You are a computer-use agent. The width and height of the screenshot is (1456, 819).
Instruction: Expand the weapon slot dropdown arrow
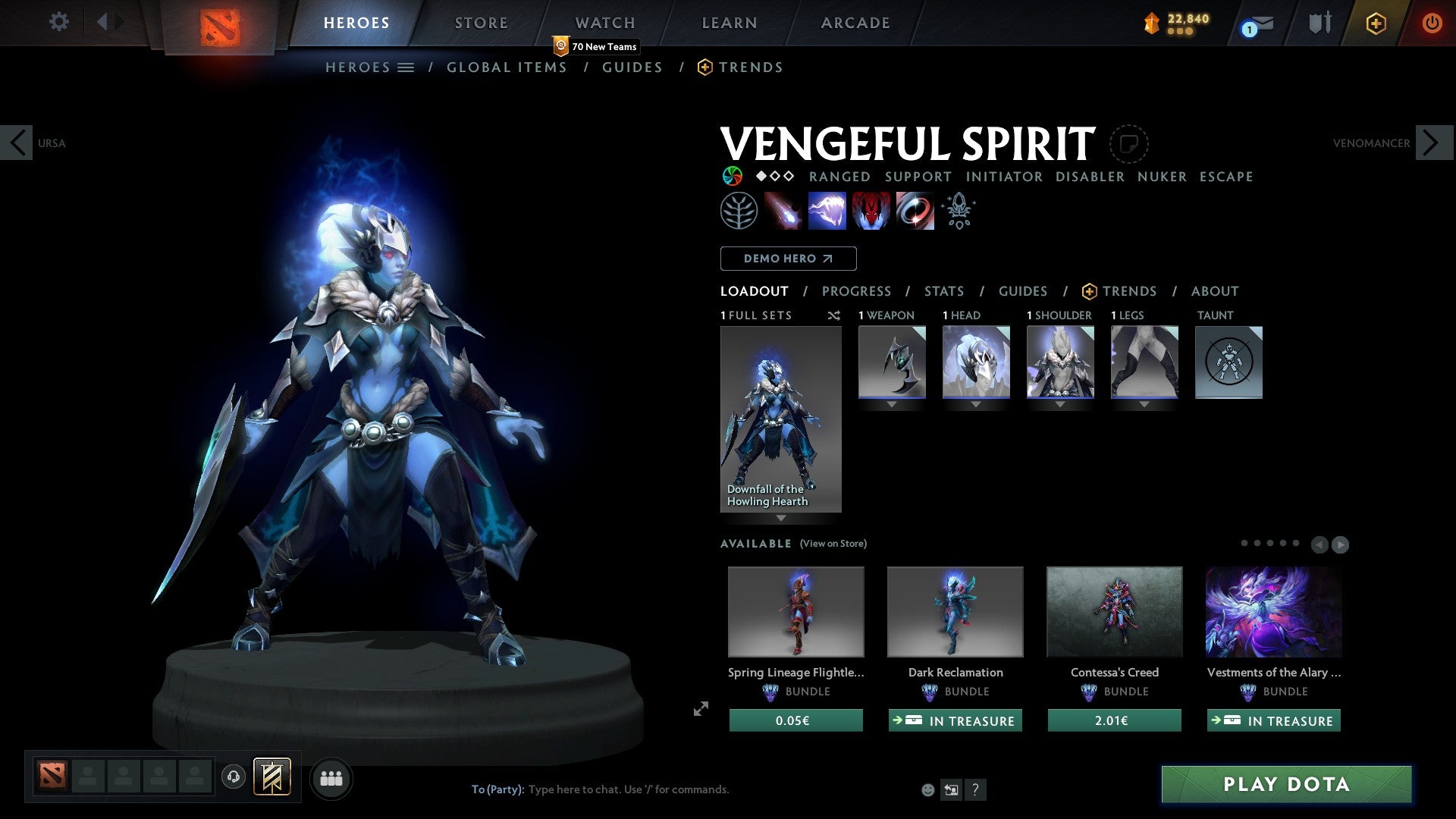891,404
